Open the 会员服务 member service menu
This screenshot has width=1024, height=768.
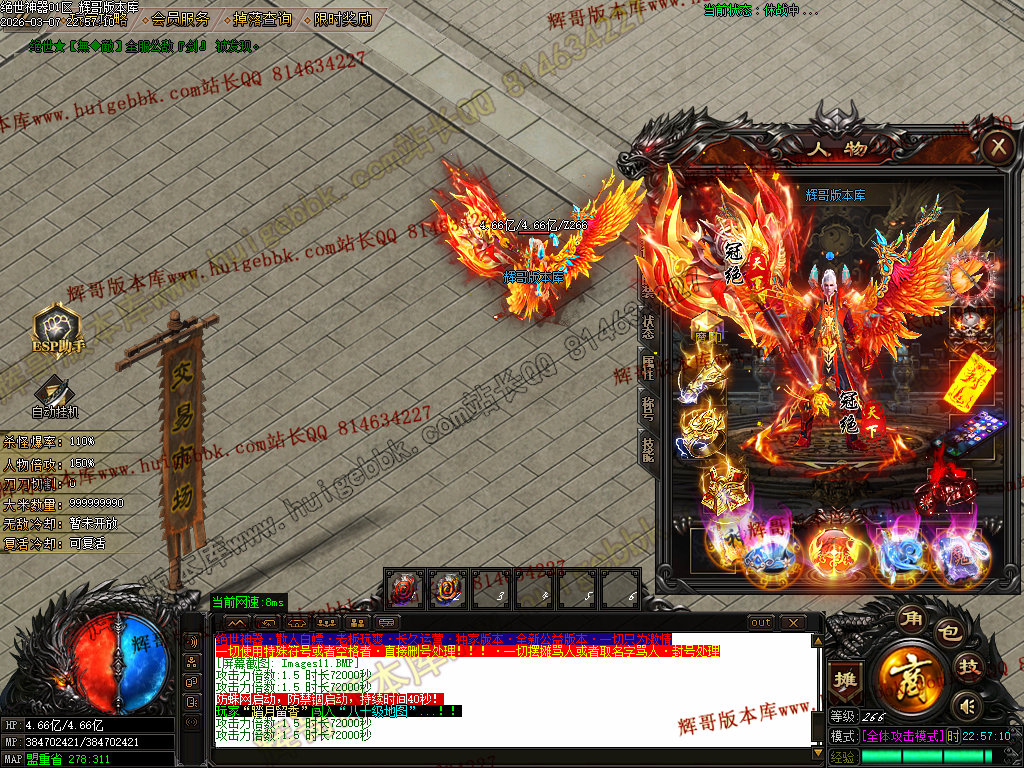point(180,19)
